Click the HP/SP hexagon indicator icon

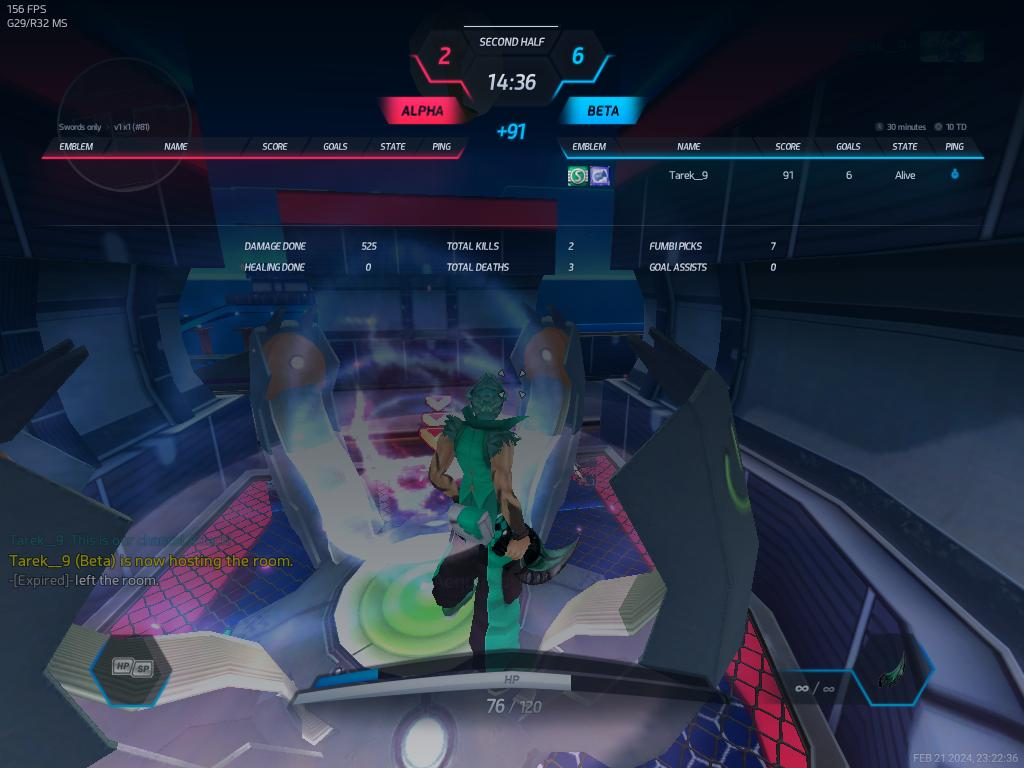coord(132,668)
